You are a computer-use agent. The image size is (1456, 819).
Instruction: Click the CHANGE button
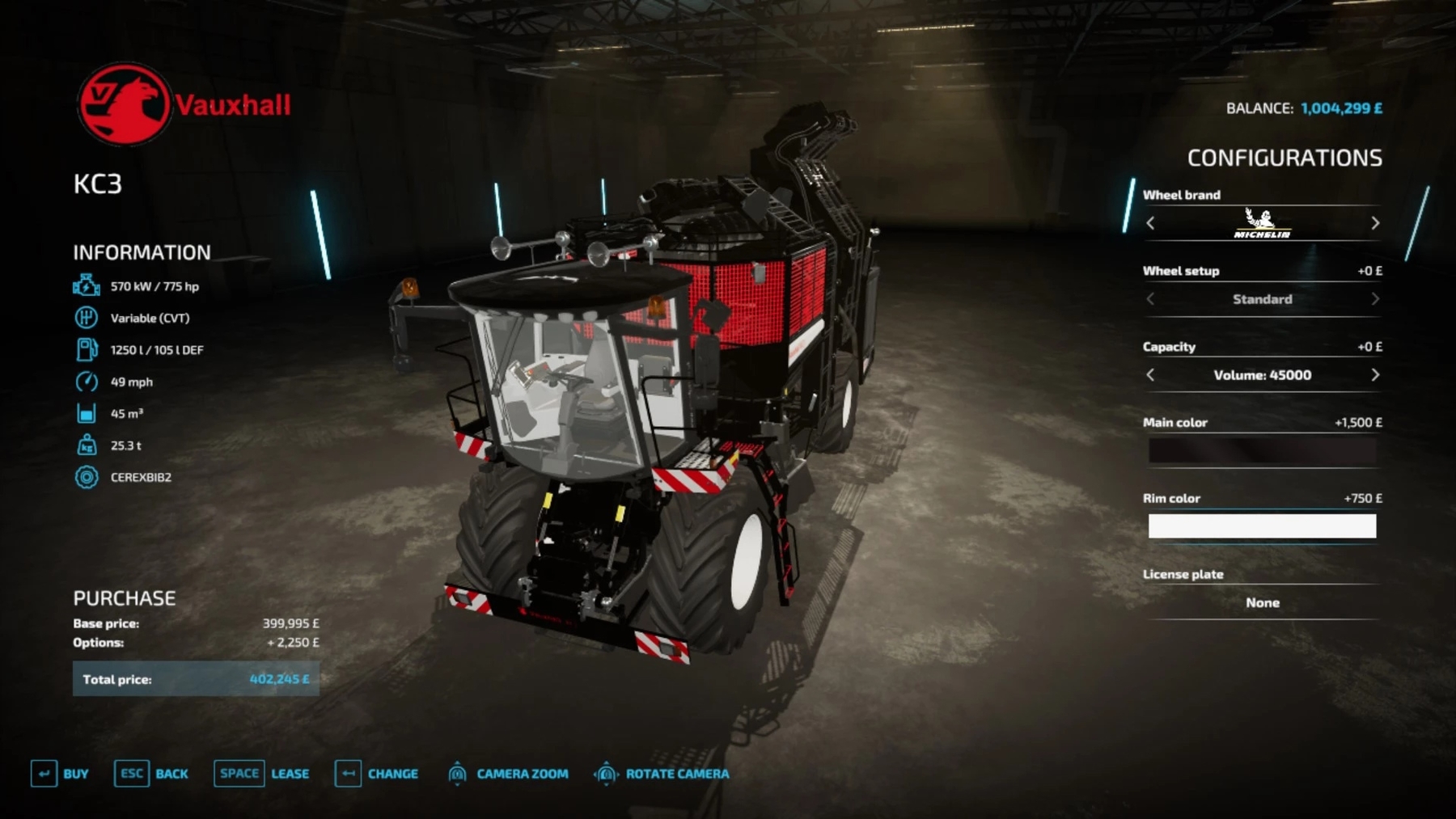point(392,774)
